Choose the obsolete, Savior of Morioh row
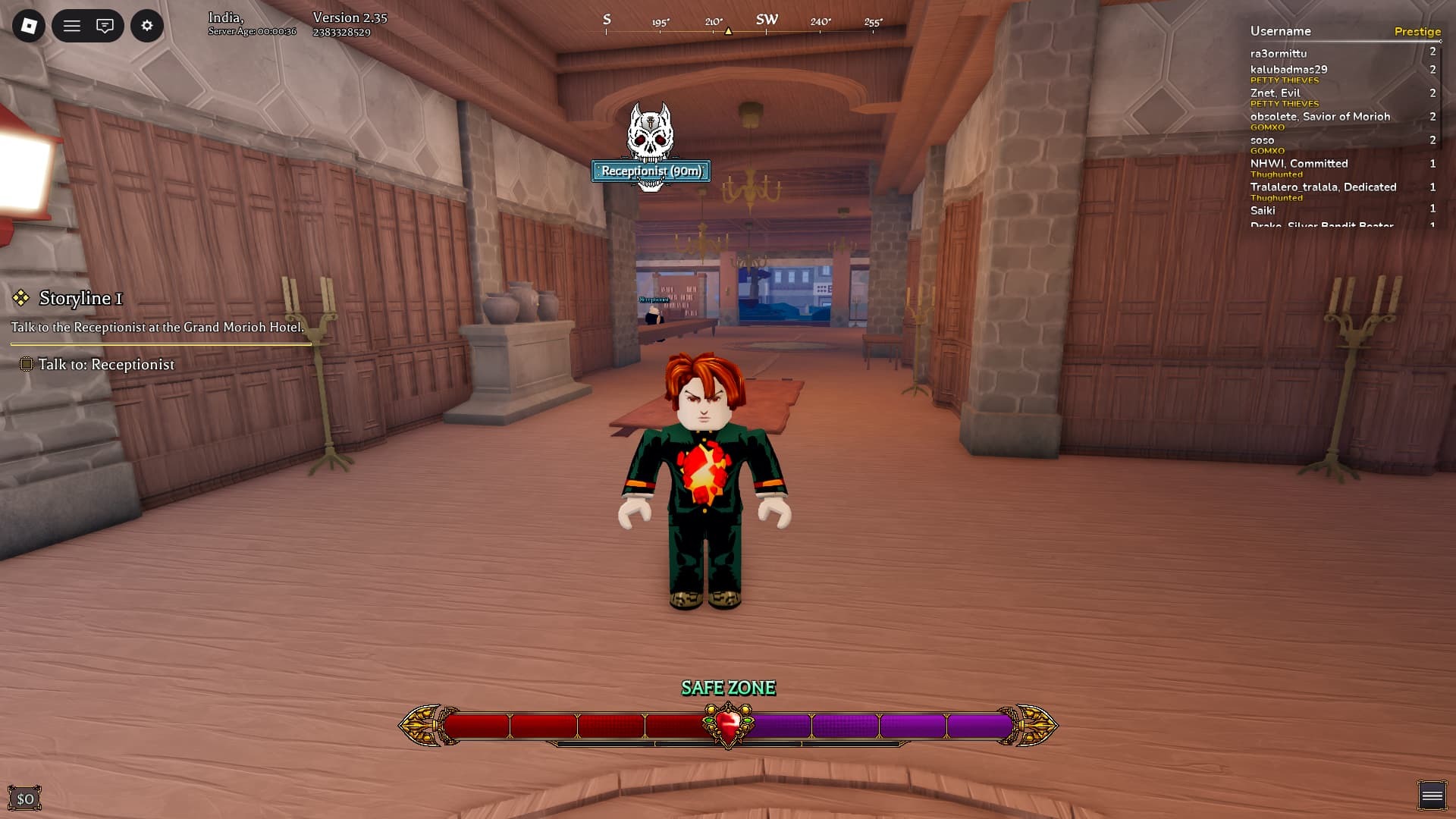Image resolution: width=1456 pixels, height=819 pixels. [x=1319, y=117]
